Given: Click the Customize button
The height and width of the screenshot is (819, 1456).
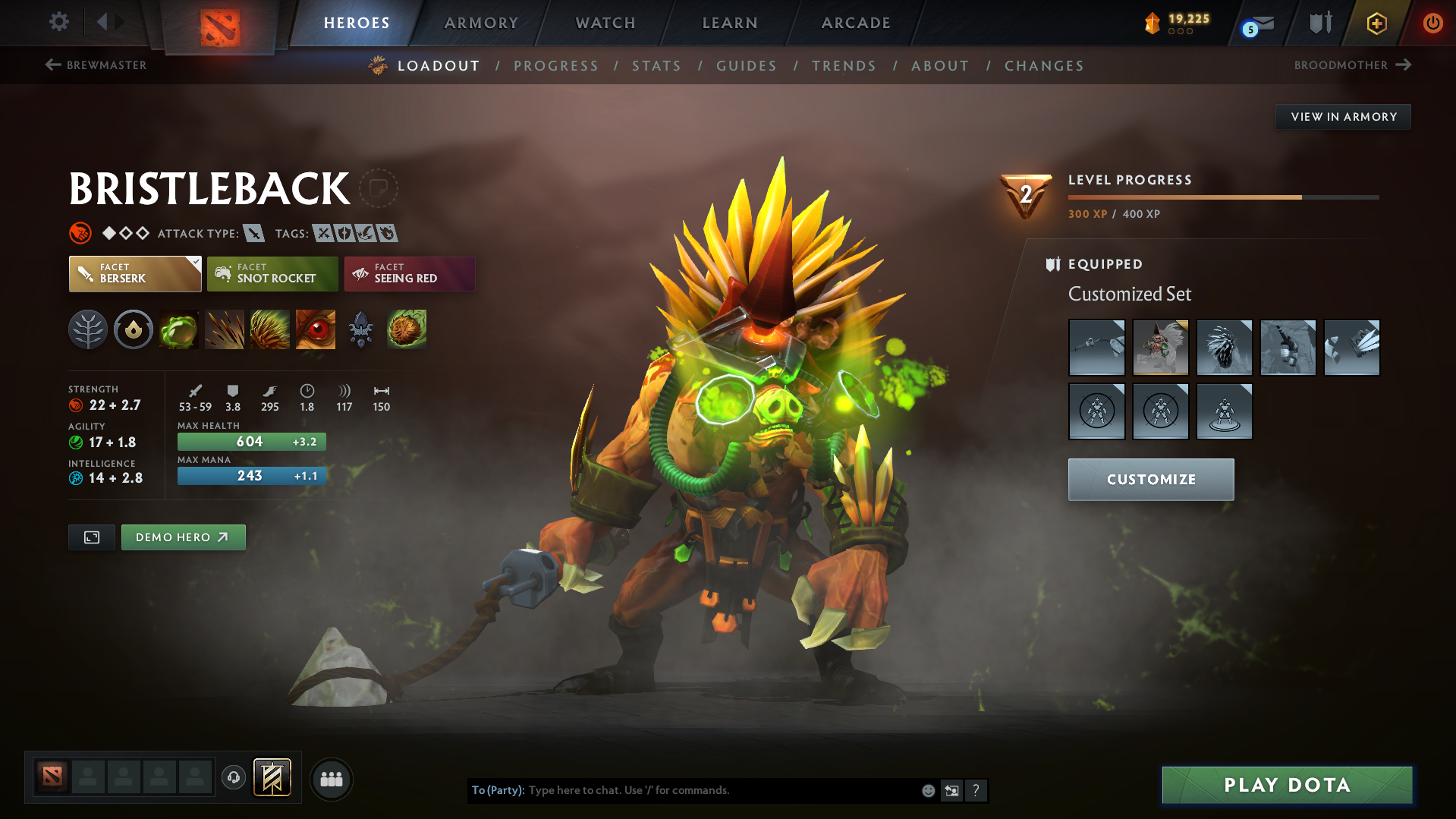Looking at the screenshot, I should (1150, 479).
